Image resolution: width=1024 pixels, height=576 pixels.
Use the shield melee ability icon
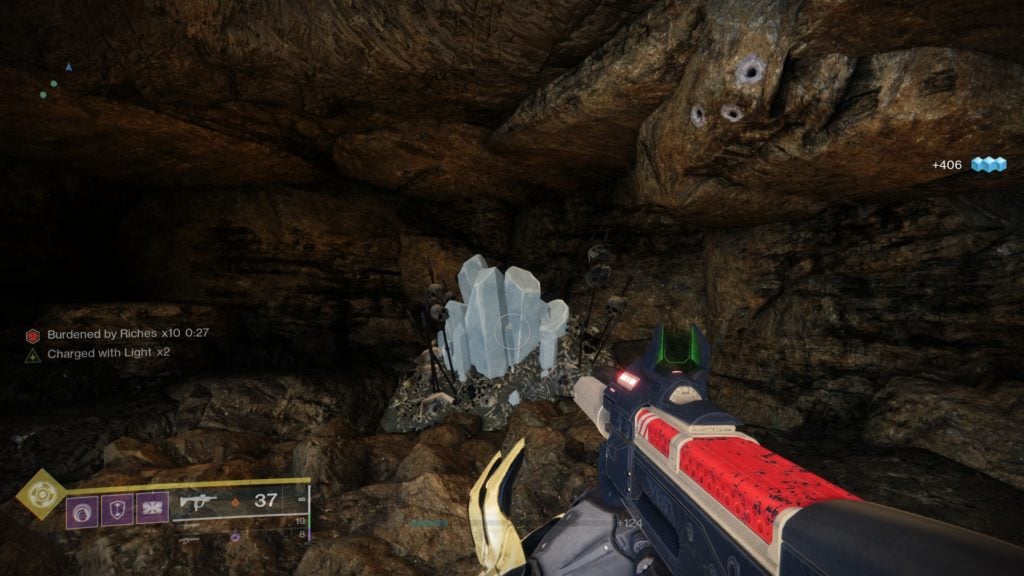[117, 510]
